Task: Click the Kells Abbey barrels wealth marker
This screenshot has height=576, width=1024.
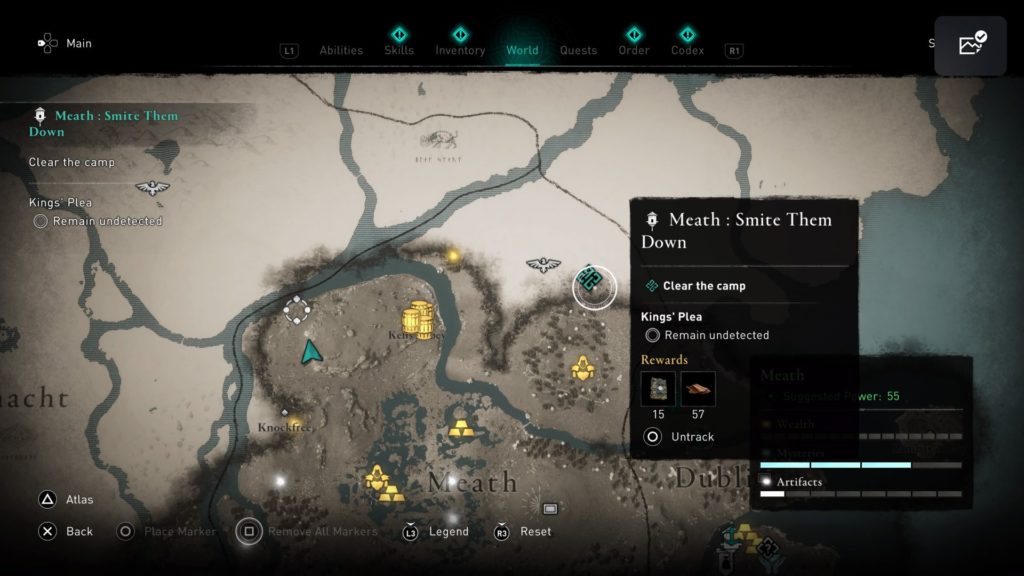Action: coord(418,320)
